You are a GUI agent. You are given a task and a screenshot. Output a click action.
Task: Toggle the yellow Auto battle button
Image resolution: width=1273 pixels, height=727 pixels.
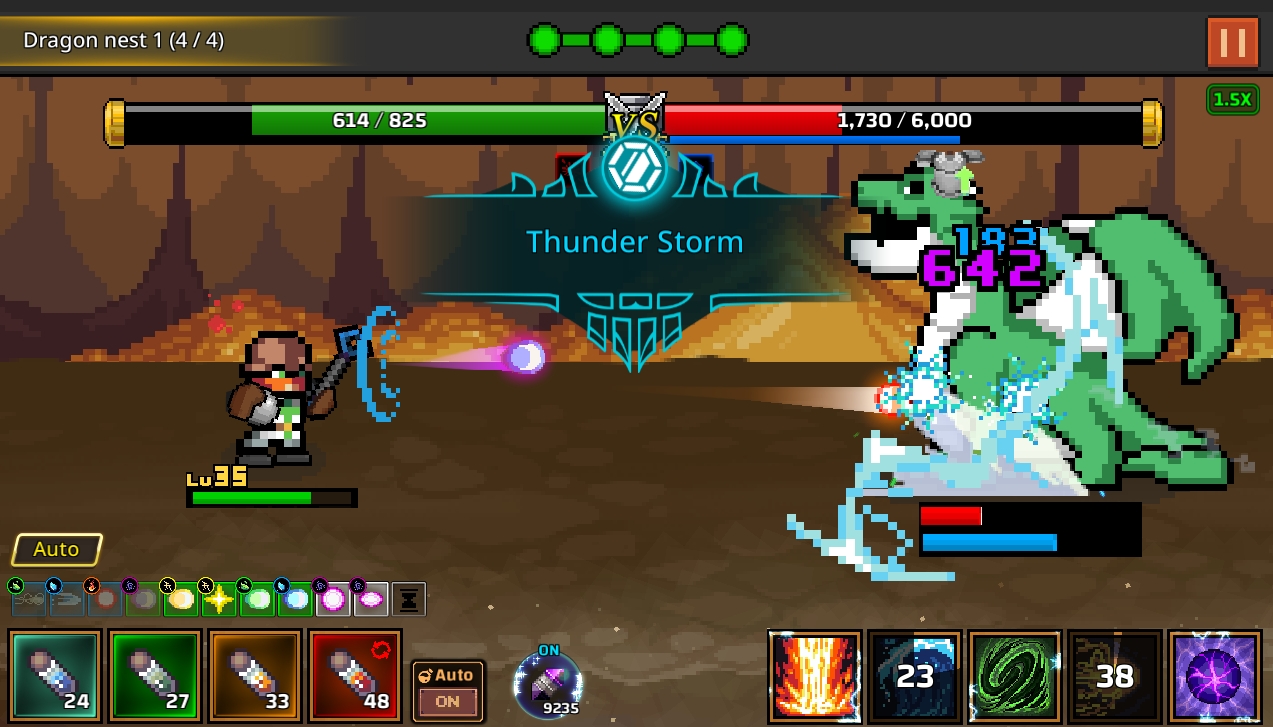(x=57, y=549)
